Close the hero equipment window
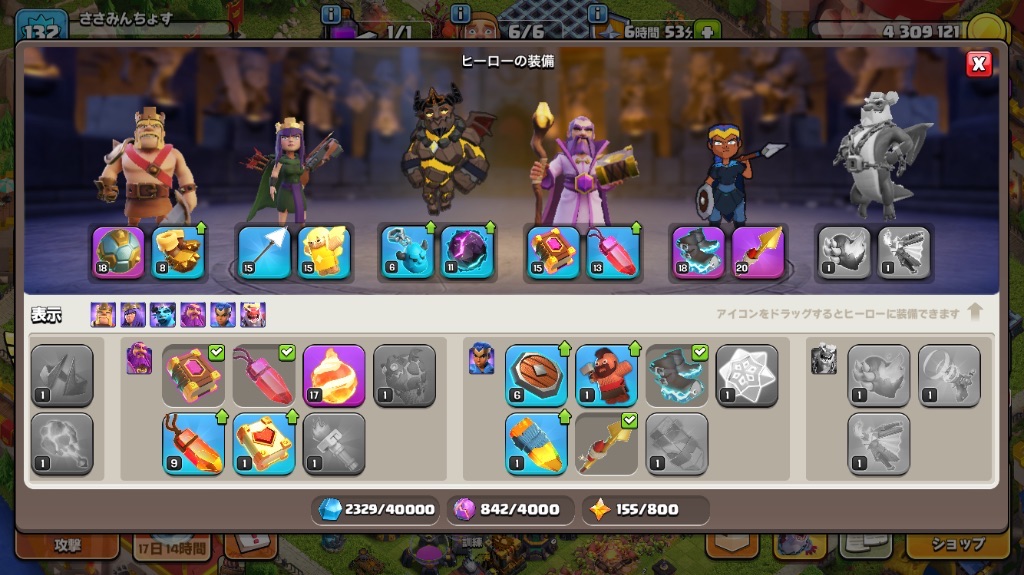Image resolution: width=1024 pixels, height=575 pixels. [979, 65]
